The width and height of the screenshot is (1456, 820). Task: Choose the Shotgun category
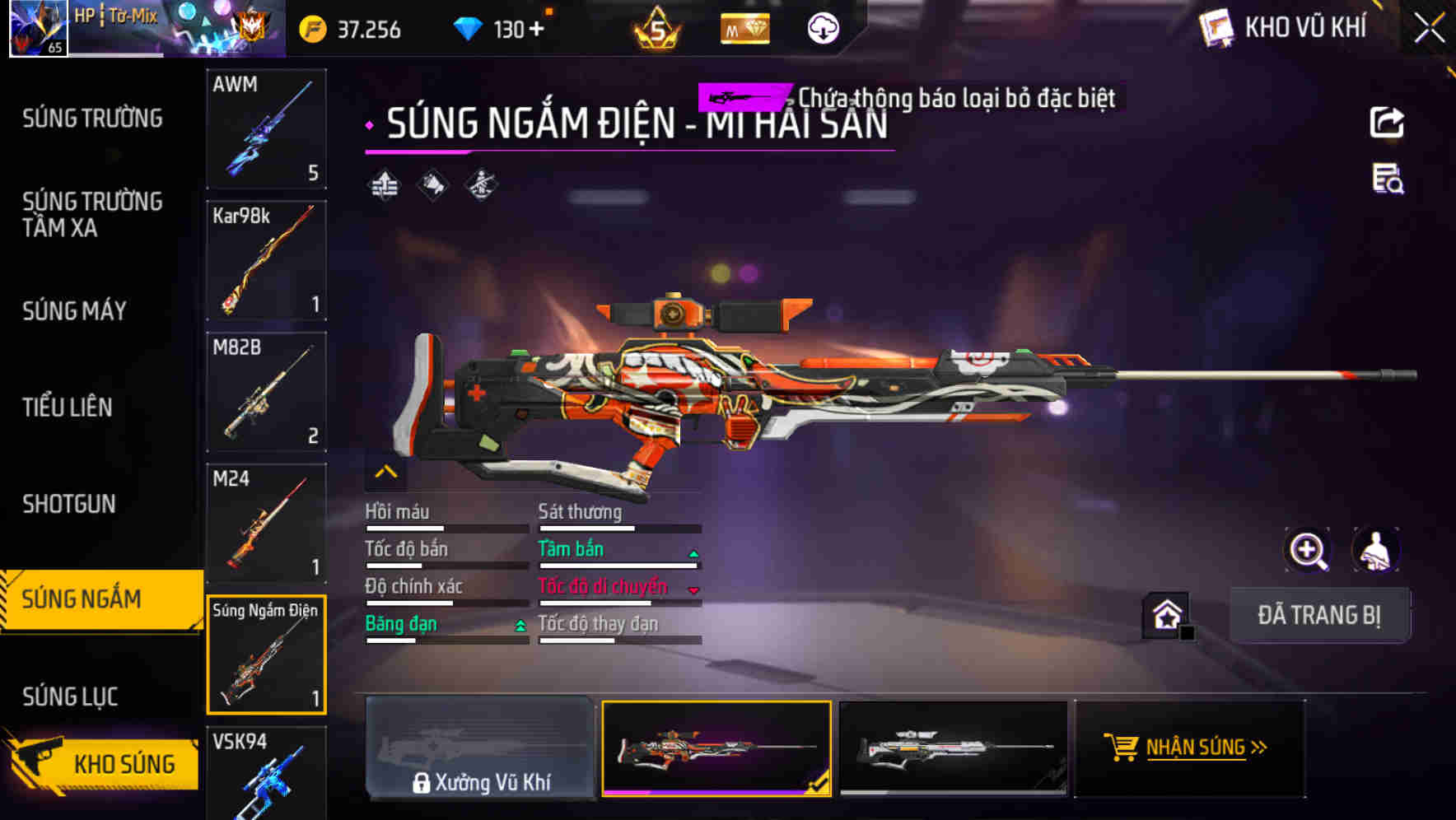(x=69, y=504)
